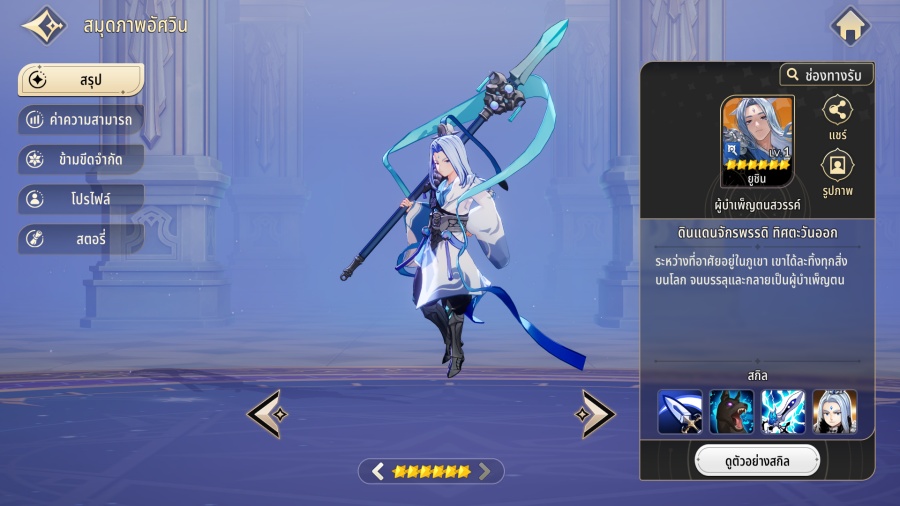
Task: Show the โปรไฟล์ profile tab
Action: [x=80, y=199]
